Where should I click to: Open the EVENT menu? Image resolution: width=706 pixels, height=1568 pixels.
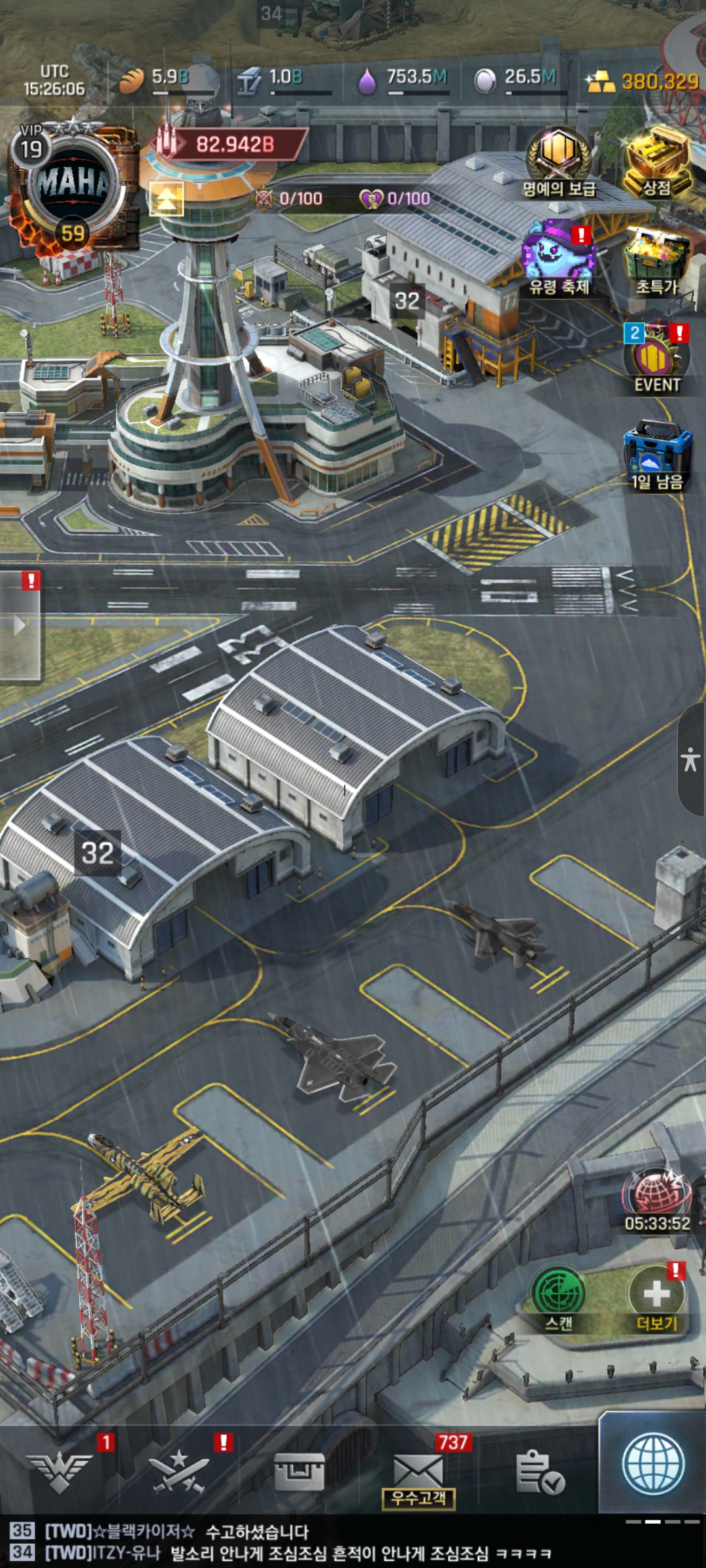657,359
